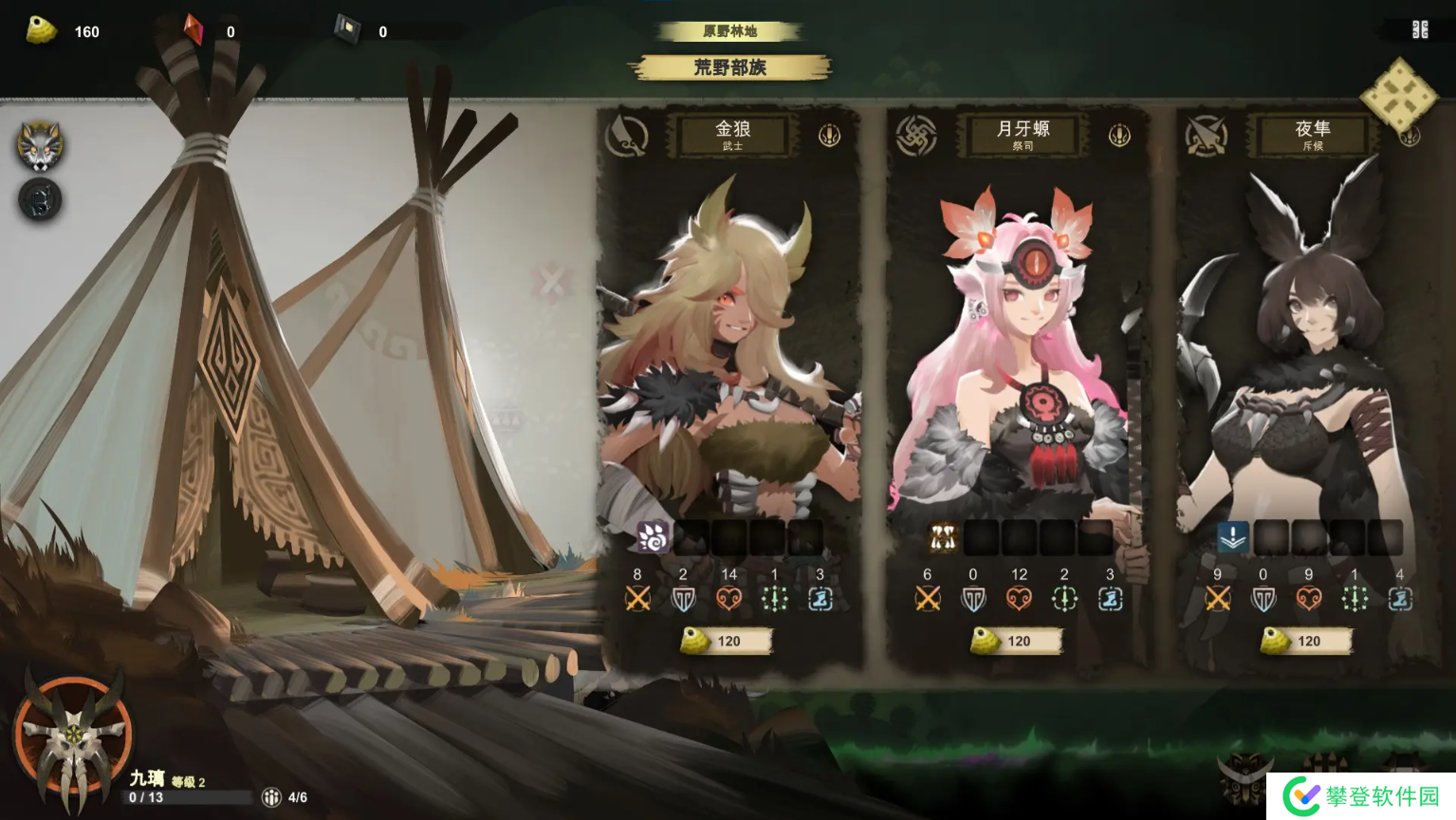Show 金狼's class emblem info
Image resolution: width=1456 pixels, height=820 pixels.
point(627,136)
